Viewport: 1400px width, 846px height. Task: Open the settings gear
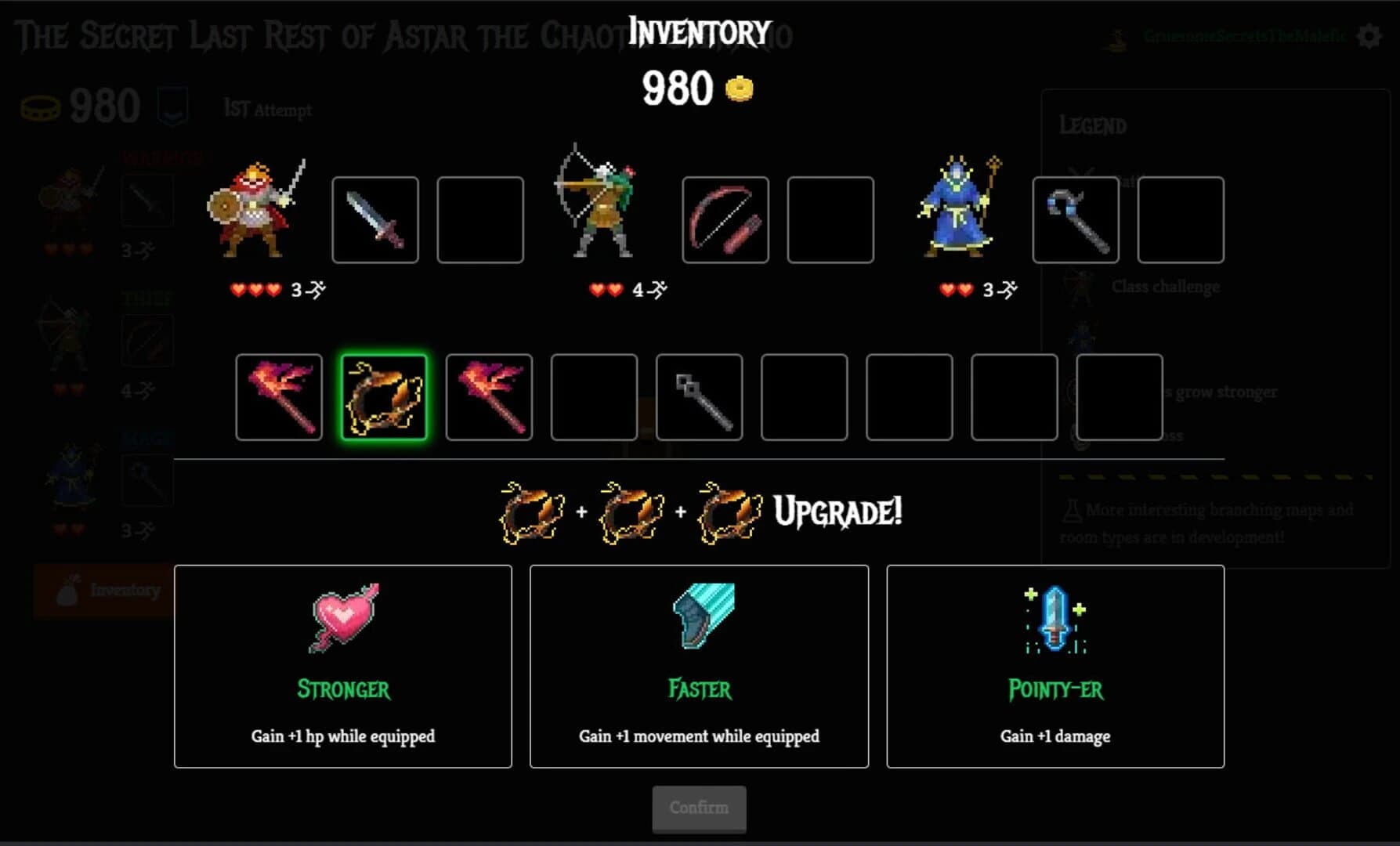tap(1368, 35)
